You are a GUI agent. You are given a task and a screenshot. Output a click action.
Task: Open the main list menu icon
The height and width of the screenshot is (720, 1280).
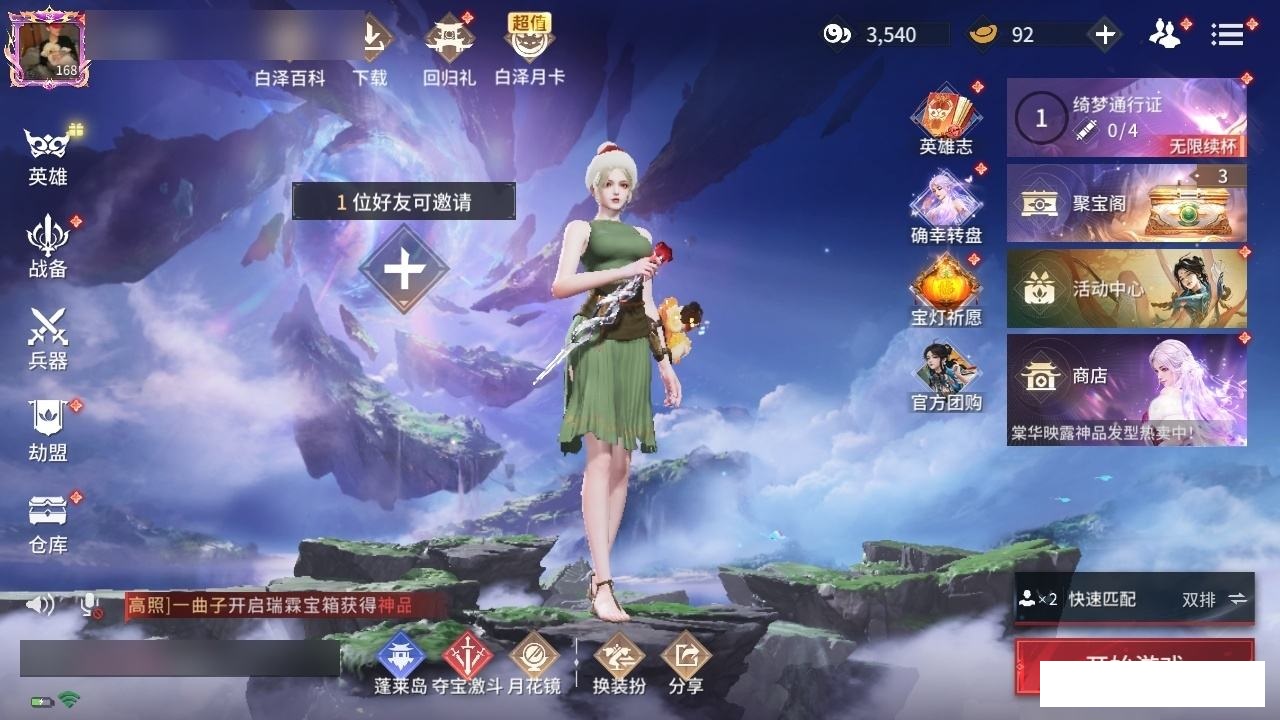1227,35
